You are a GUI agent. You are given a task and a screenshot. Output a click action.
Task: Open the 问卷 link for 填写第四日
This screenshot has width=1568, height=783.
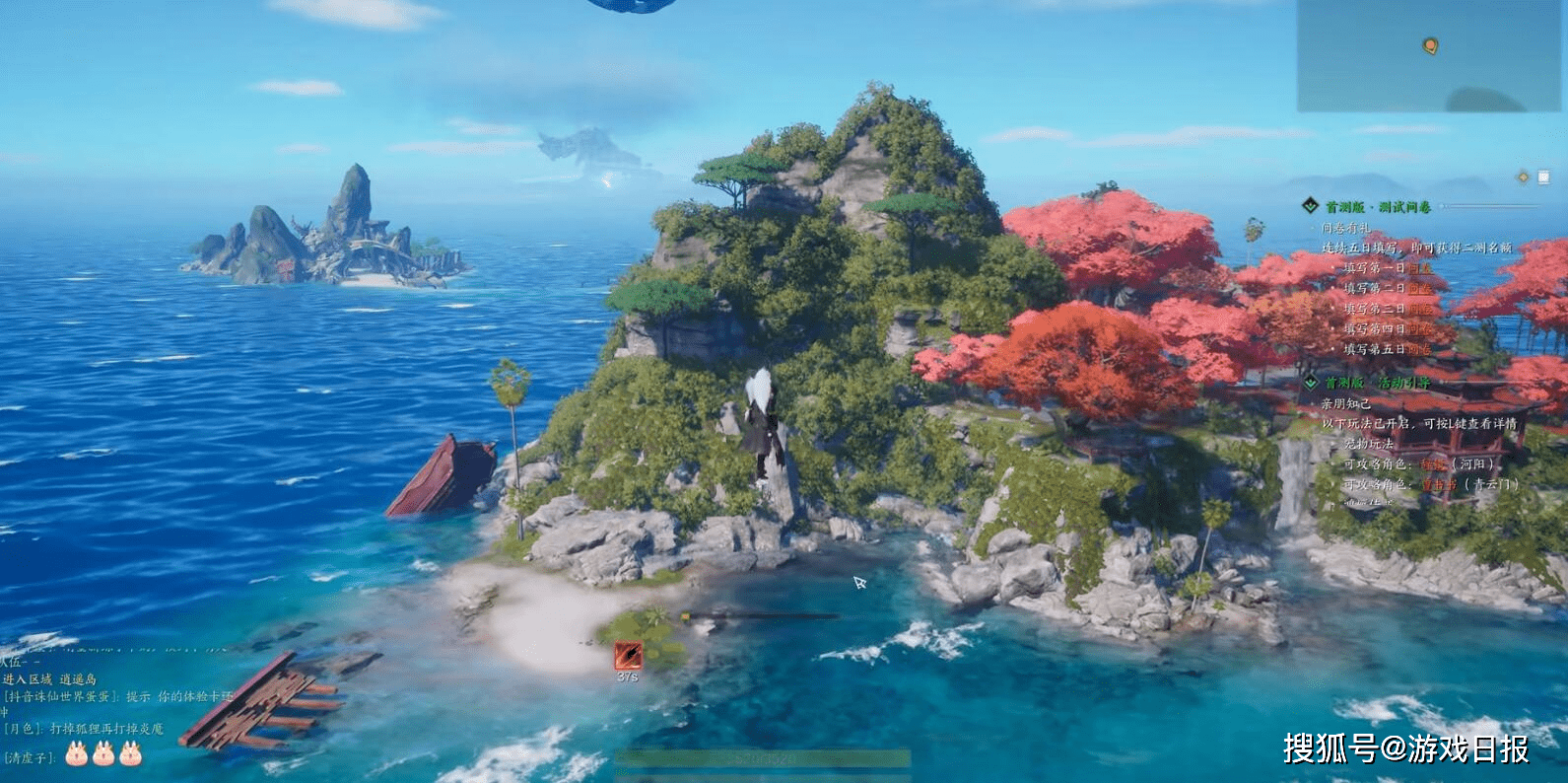(1419, 329)
